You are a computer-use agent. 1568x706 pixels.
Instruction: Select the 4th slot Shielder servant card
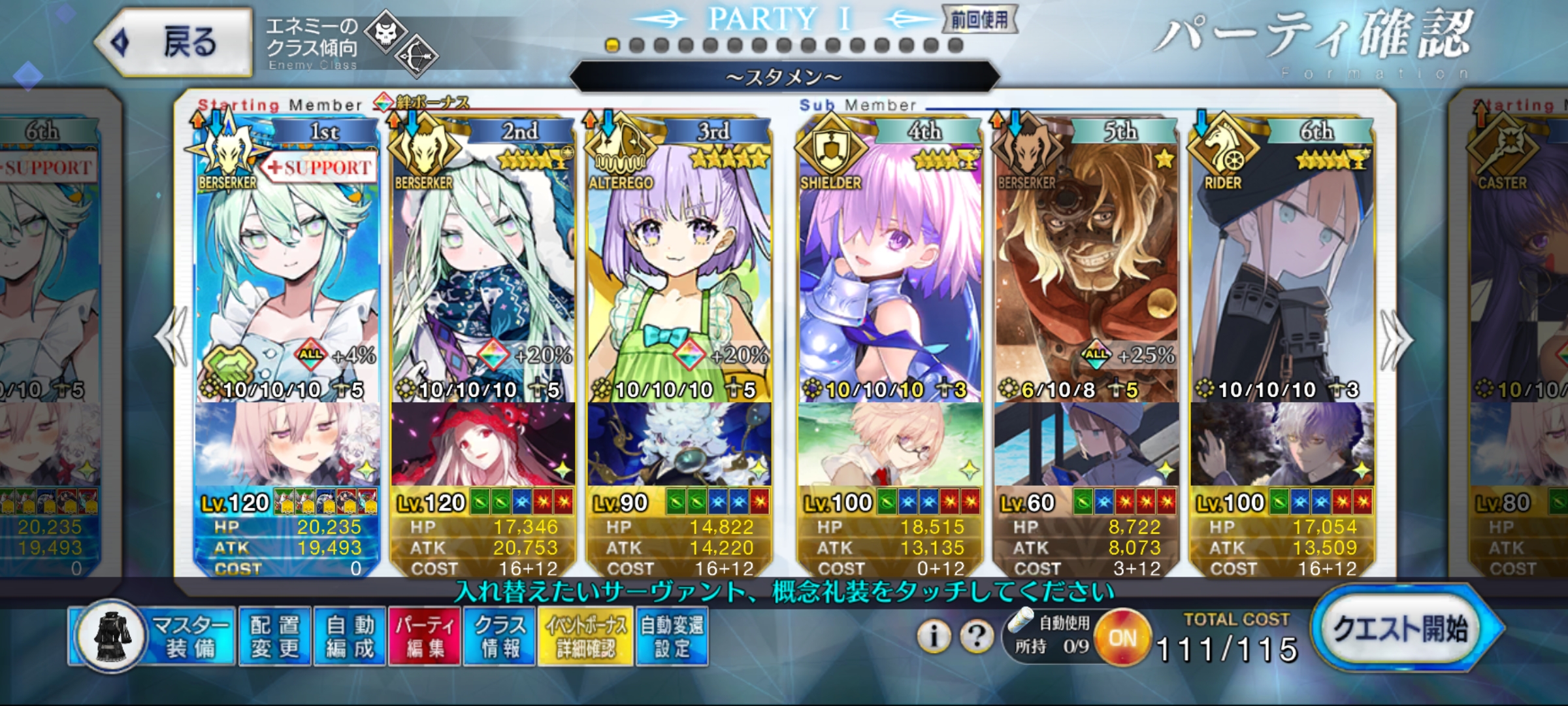click(890, 275)
